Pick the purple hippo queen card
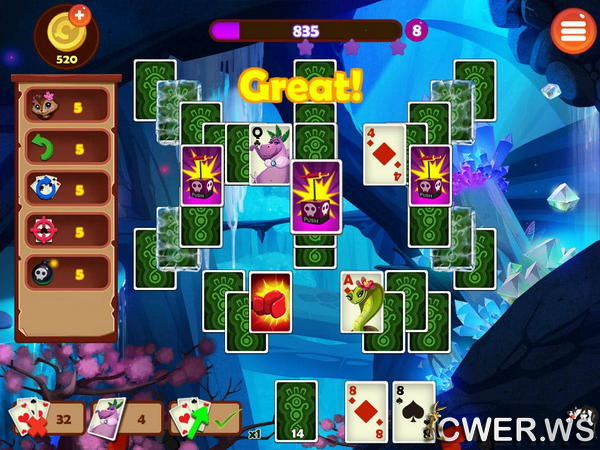Viewport: 600px width, 450px height. pos(268,155)
